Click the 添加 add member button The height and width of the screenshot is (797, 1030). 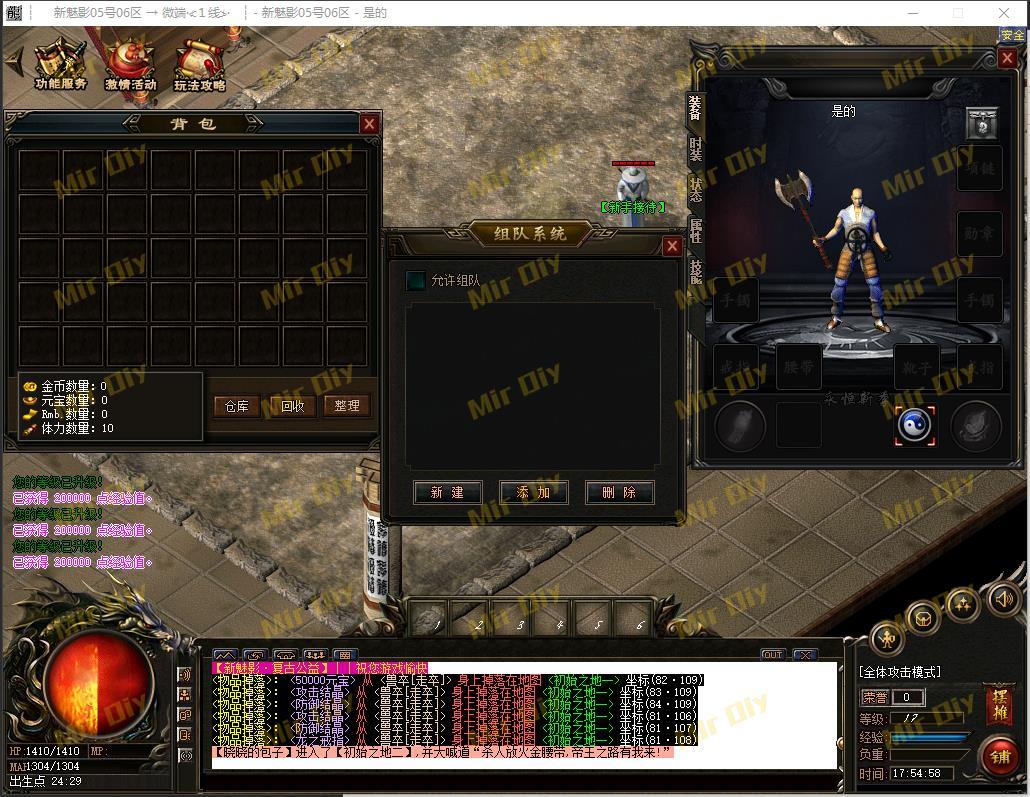[534, 492]
